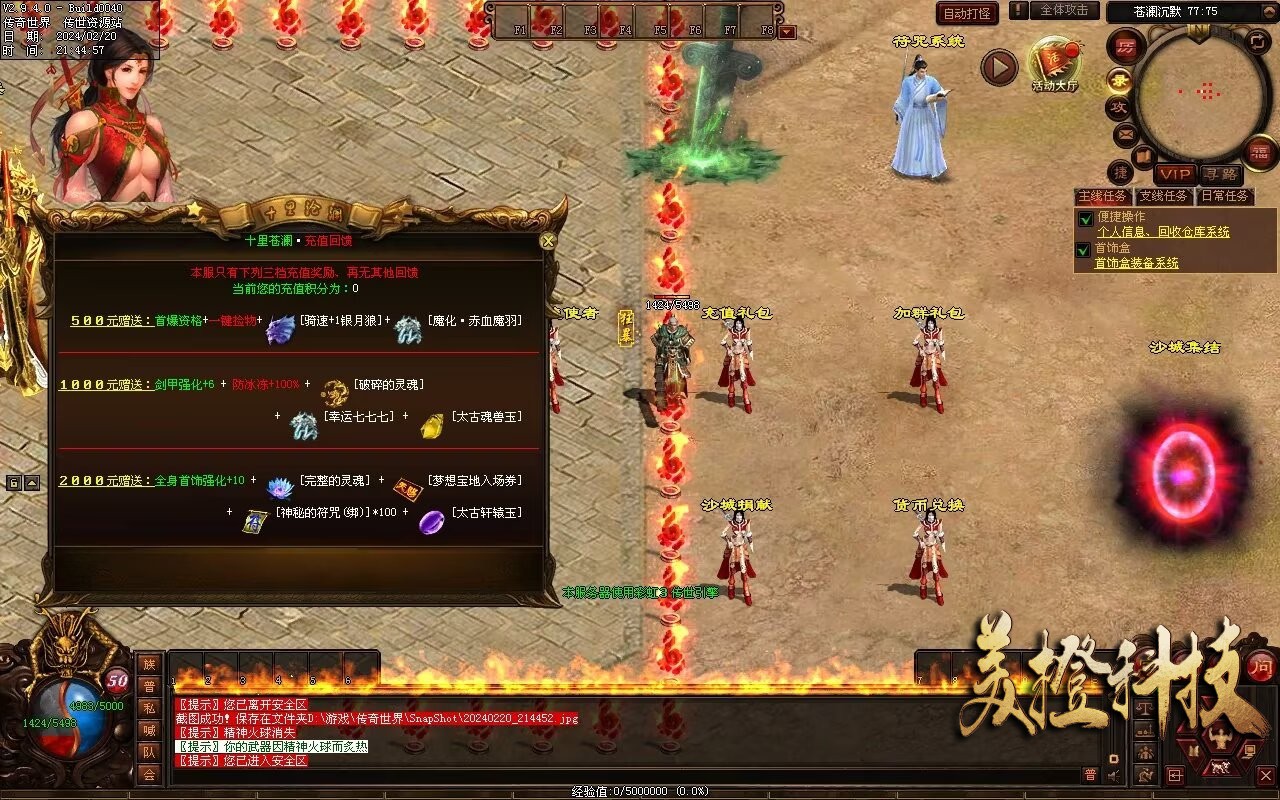Screen dimensions: 1280x800
Task: Select the 喊 shout chat channel
Action: click(149, 730)
